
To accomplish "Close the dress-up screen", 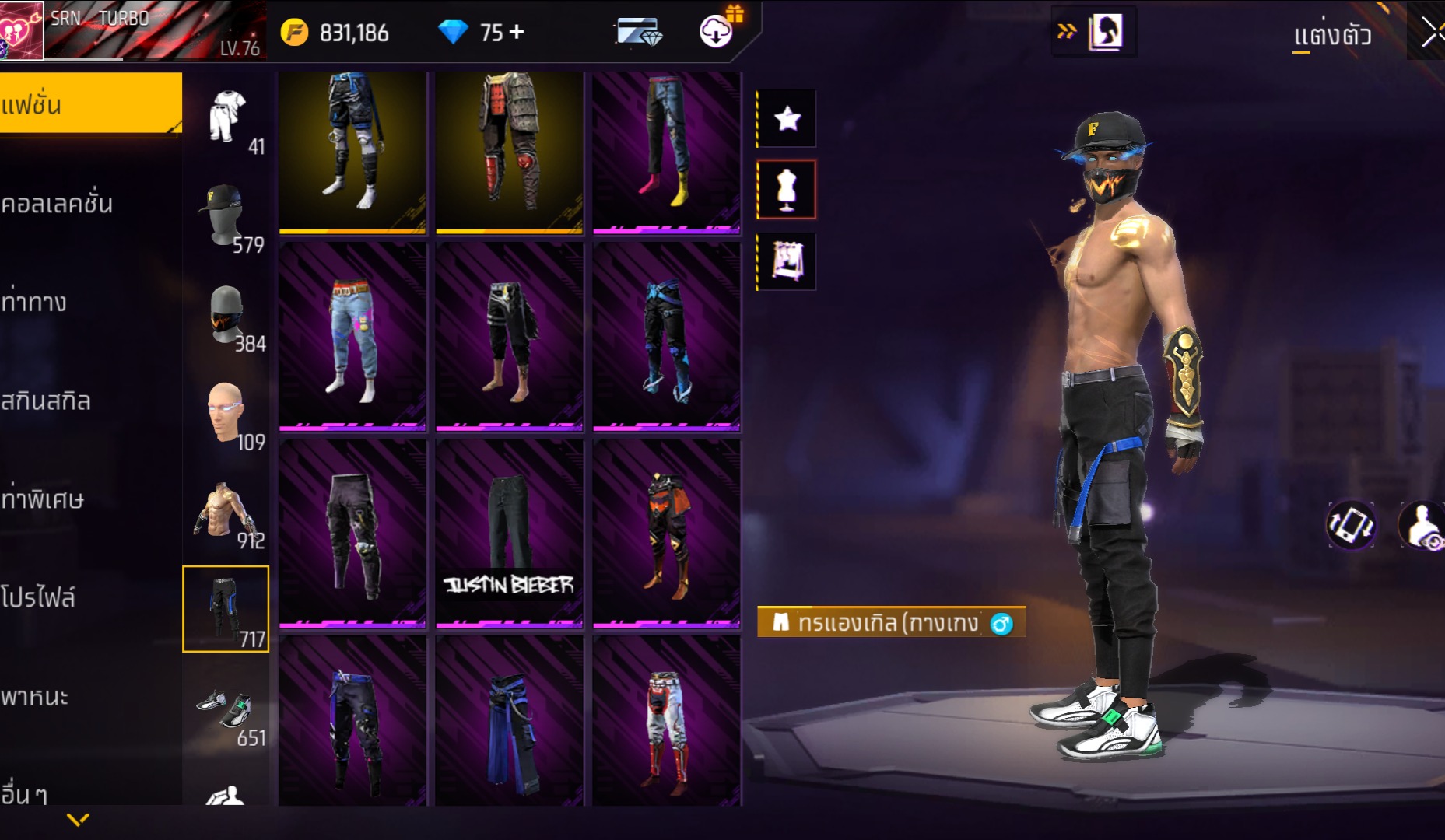I will [x=1430, y=33].
